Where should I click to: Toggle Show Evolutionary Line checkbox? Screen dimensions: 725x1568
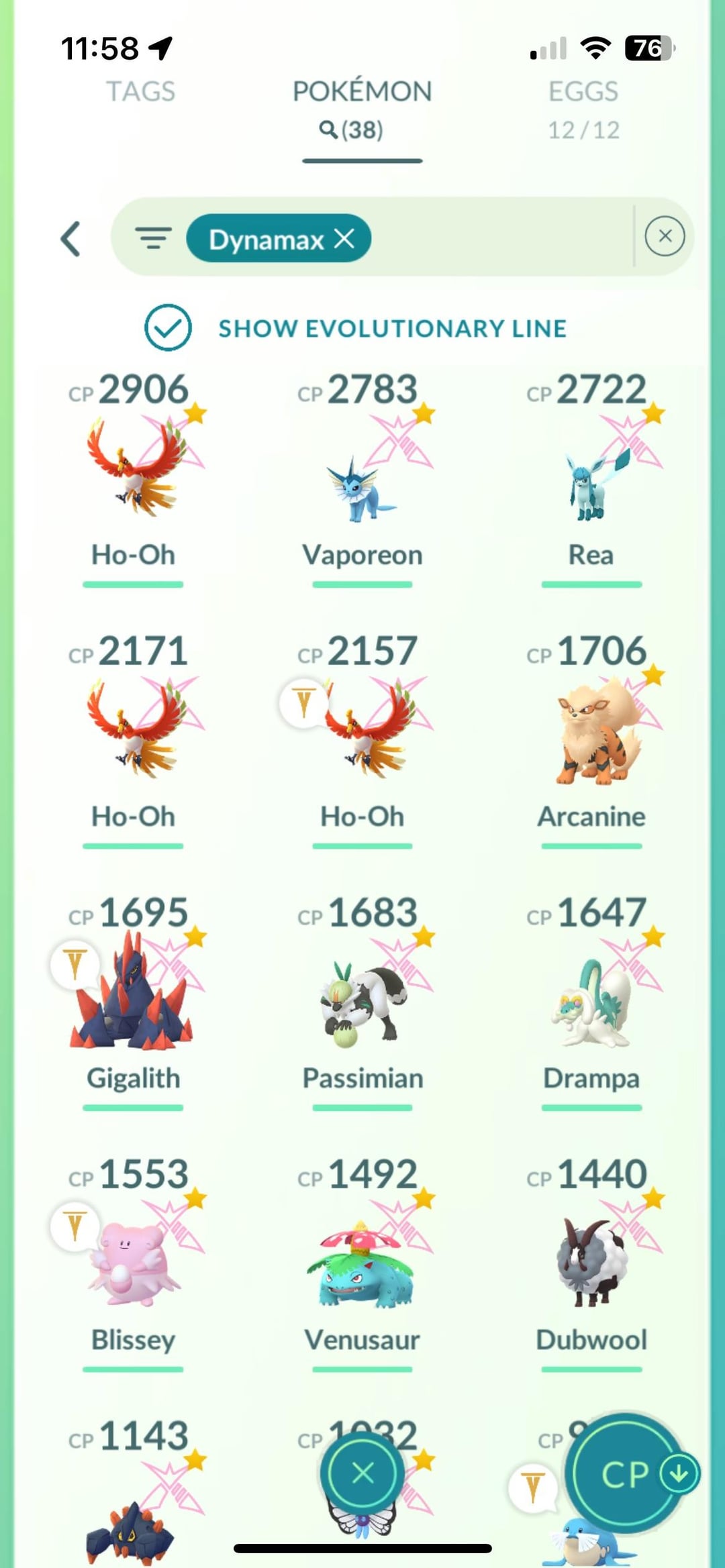pos(168,327)
